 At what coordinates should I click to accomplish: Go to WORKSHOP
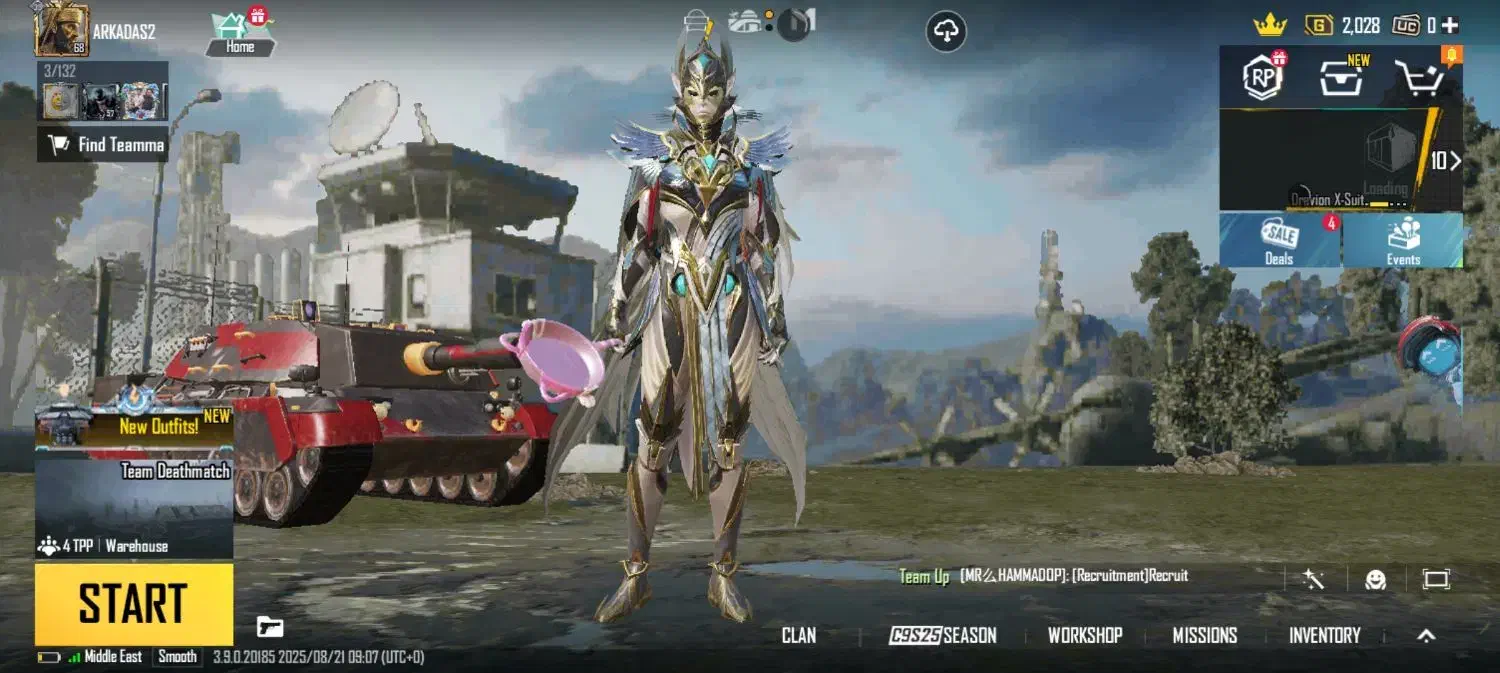coord(1084,635)
